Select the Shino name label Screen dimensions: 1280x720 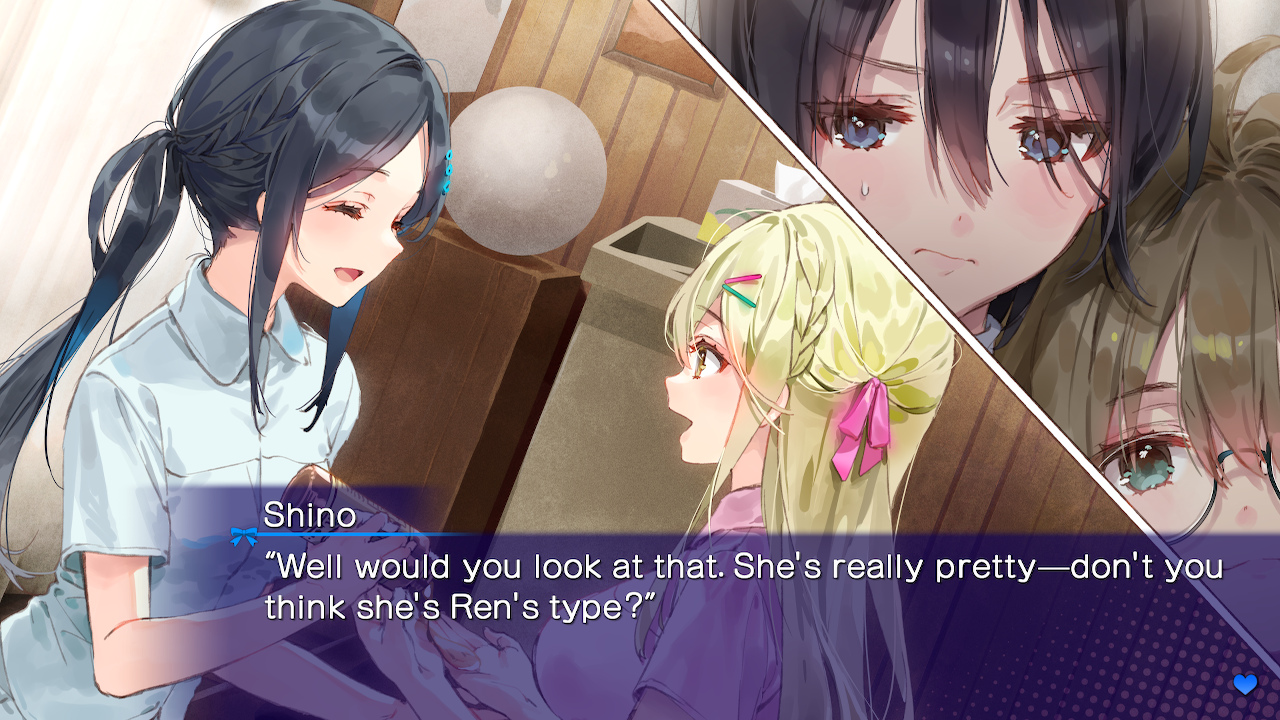[313, 513]
